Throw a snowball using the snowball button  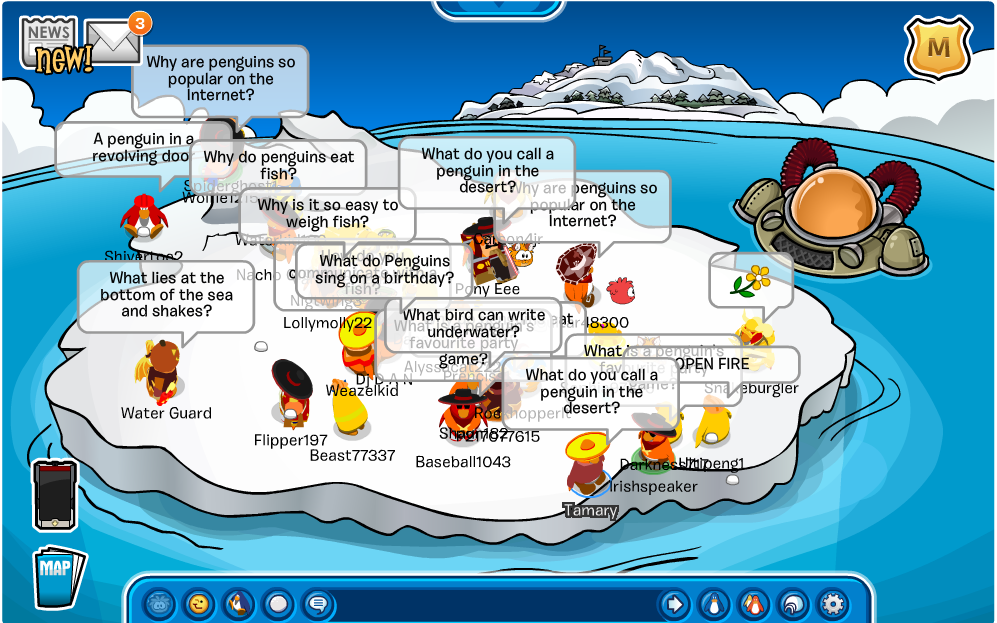pyautogui.click(x=278, y=604)
